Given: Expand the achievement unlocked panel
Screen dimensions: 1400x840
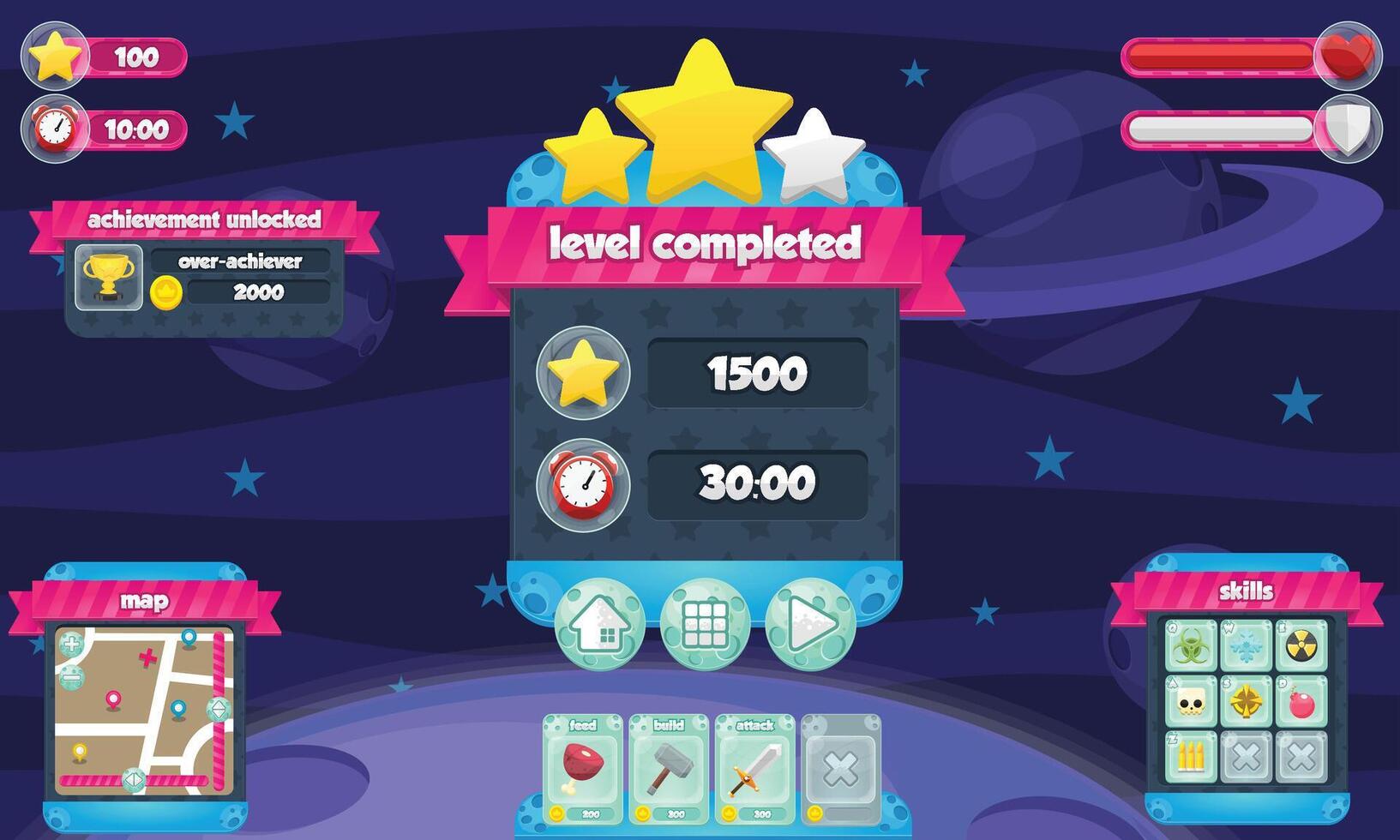Looking at the screenshot, I should pos(203,219).
